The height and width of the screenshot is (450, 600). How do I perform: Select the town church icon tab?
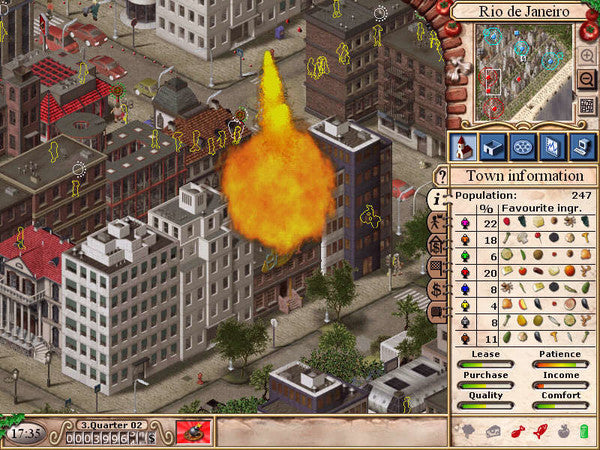(463, 146)
